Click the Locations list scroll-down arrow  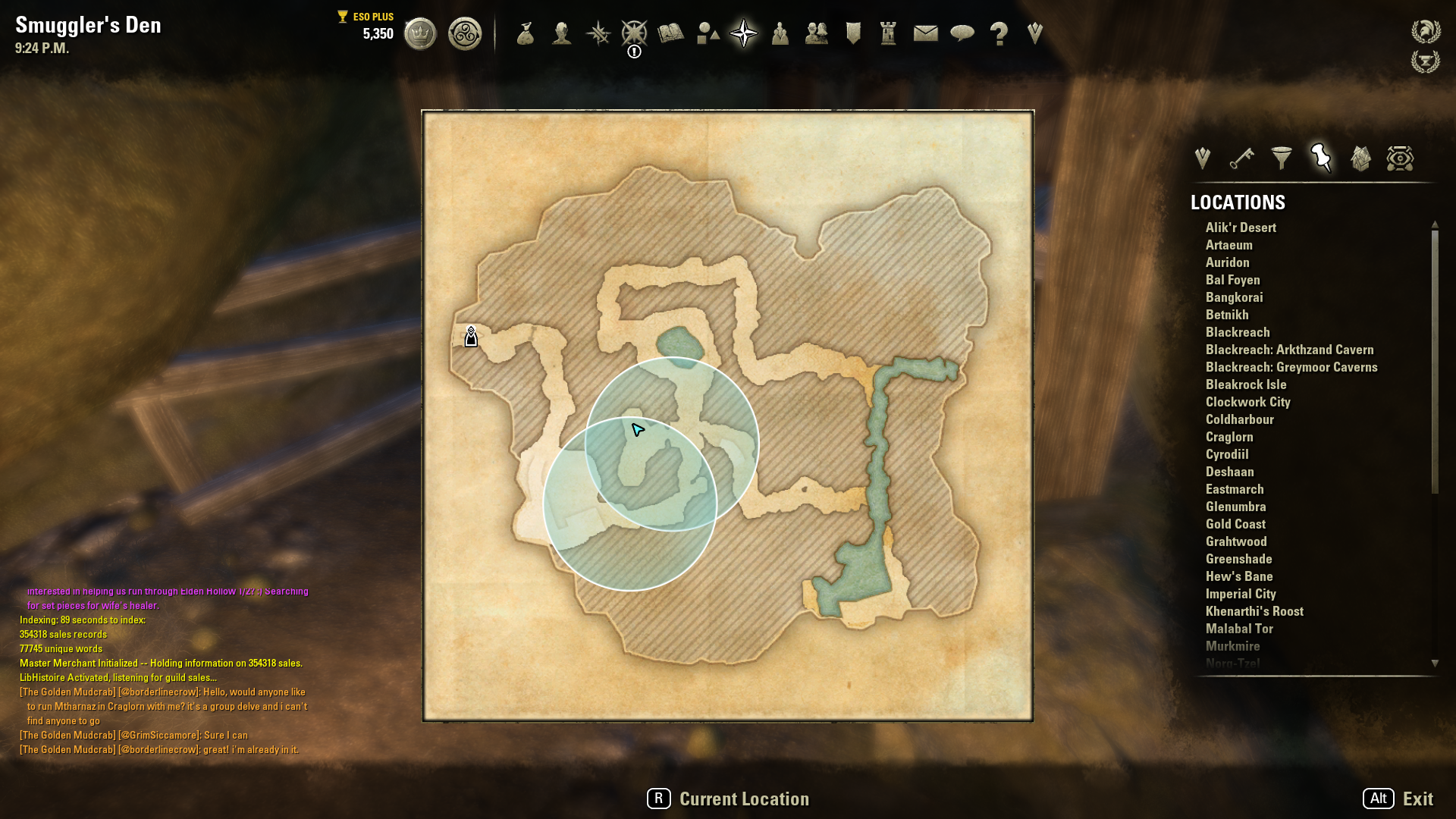coord(1435,664)
